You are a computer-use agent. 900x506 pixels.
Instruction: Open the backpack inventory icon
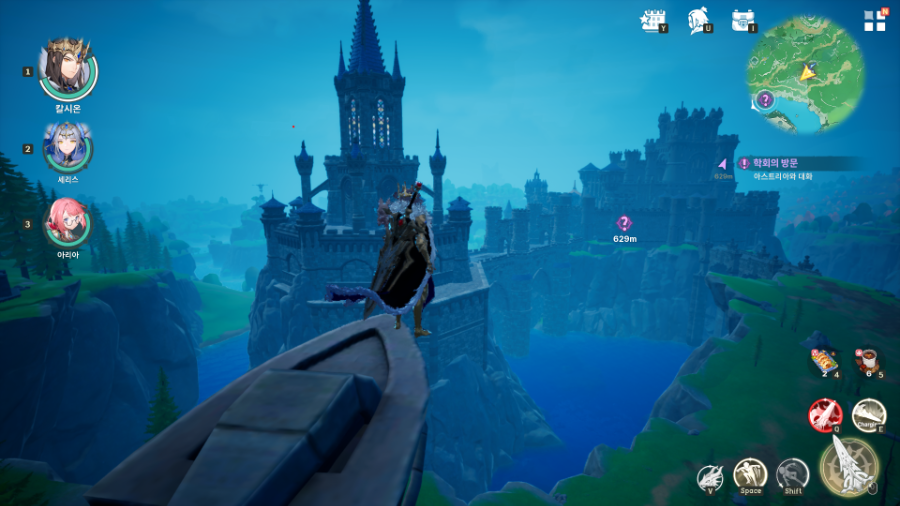click(x=743, y=20)
